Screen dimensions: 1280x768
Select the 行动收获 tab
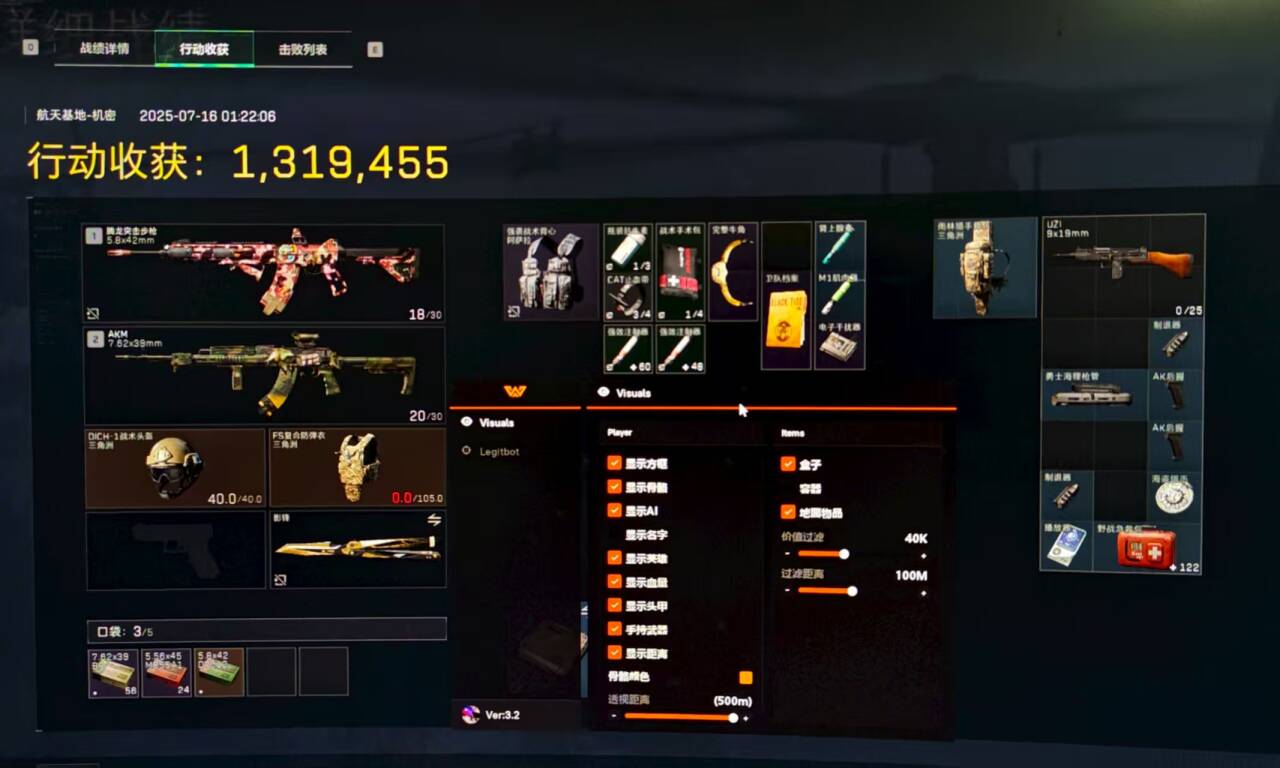(204, 48)
